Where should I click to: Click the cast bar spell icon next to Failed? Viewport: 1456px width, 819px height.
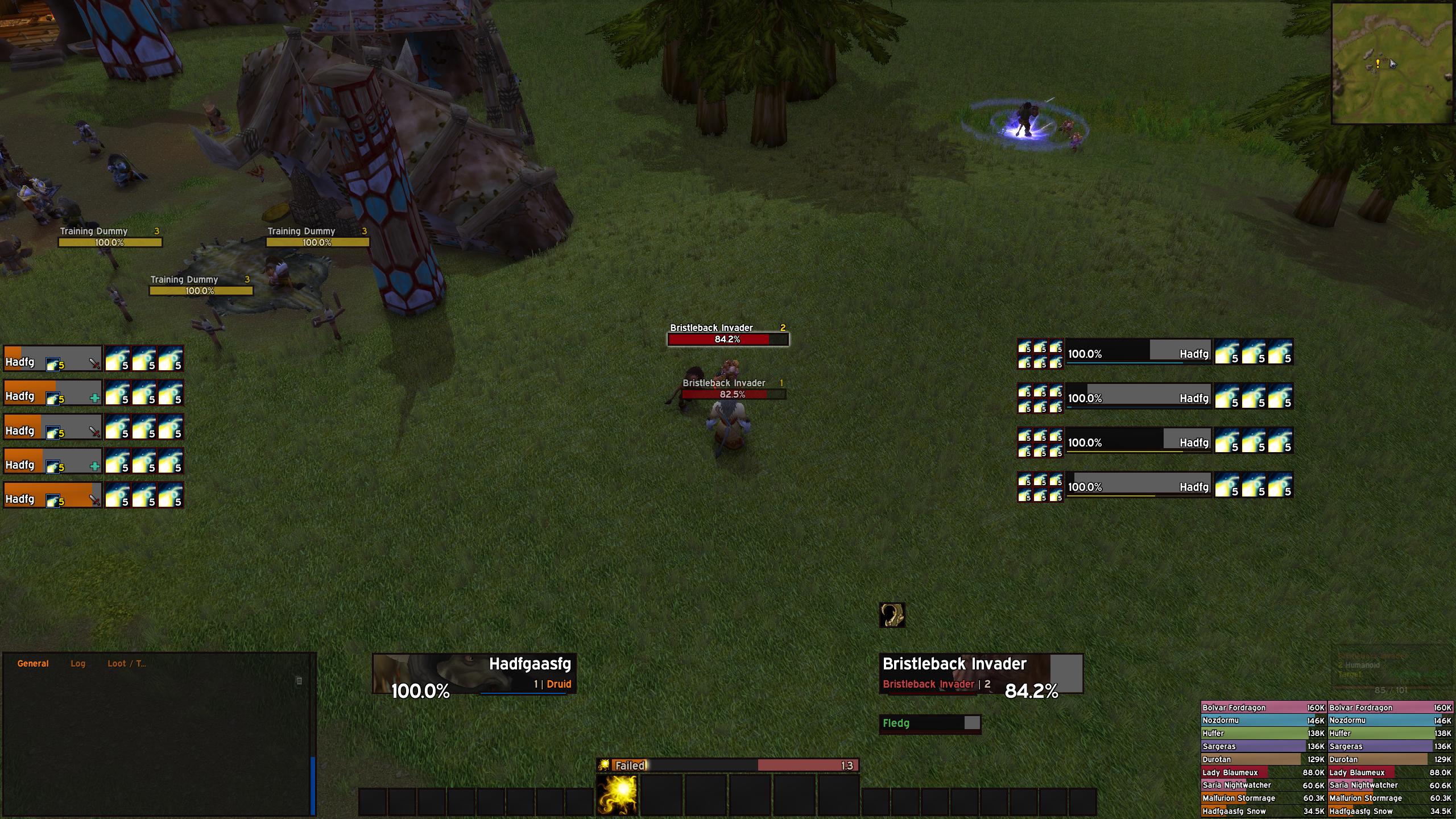604,766
